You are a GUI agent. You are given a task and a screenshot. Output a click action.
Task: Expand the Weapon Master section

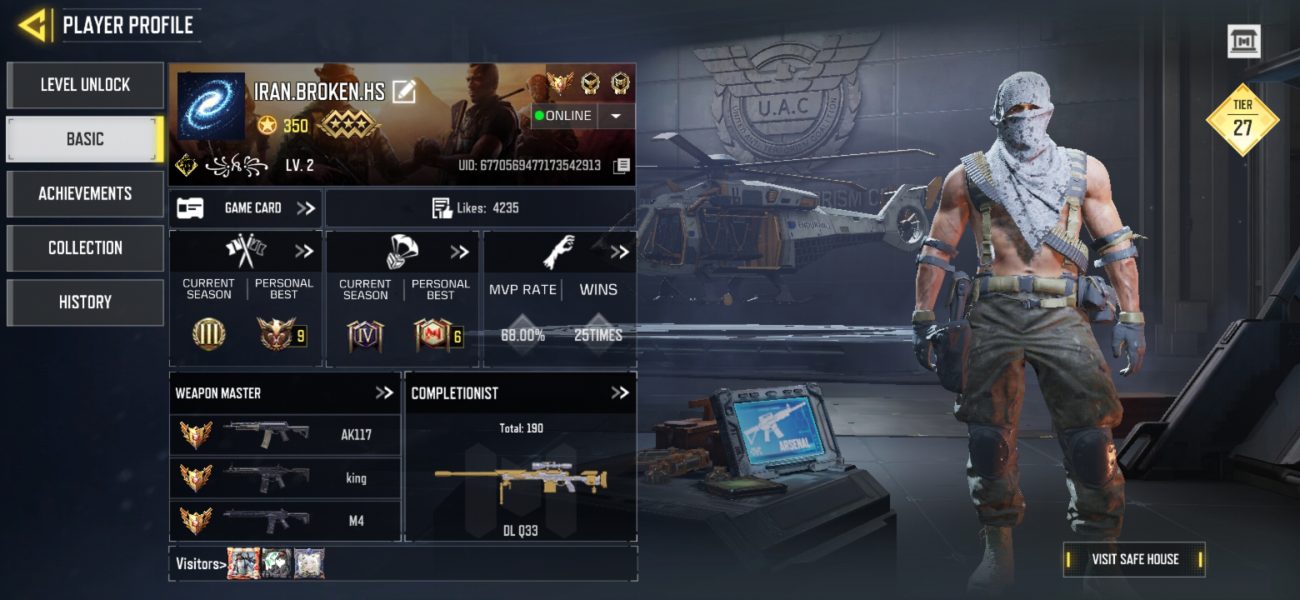384,393
